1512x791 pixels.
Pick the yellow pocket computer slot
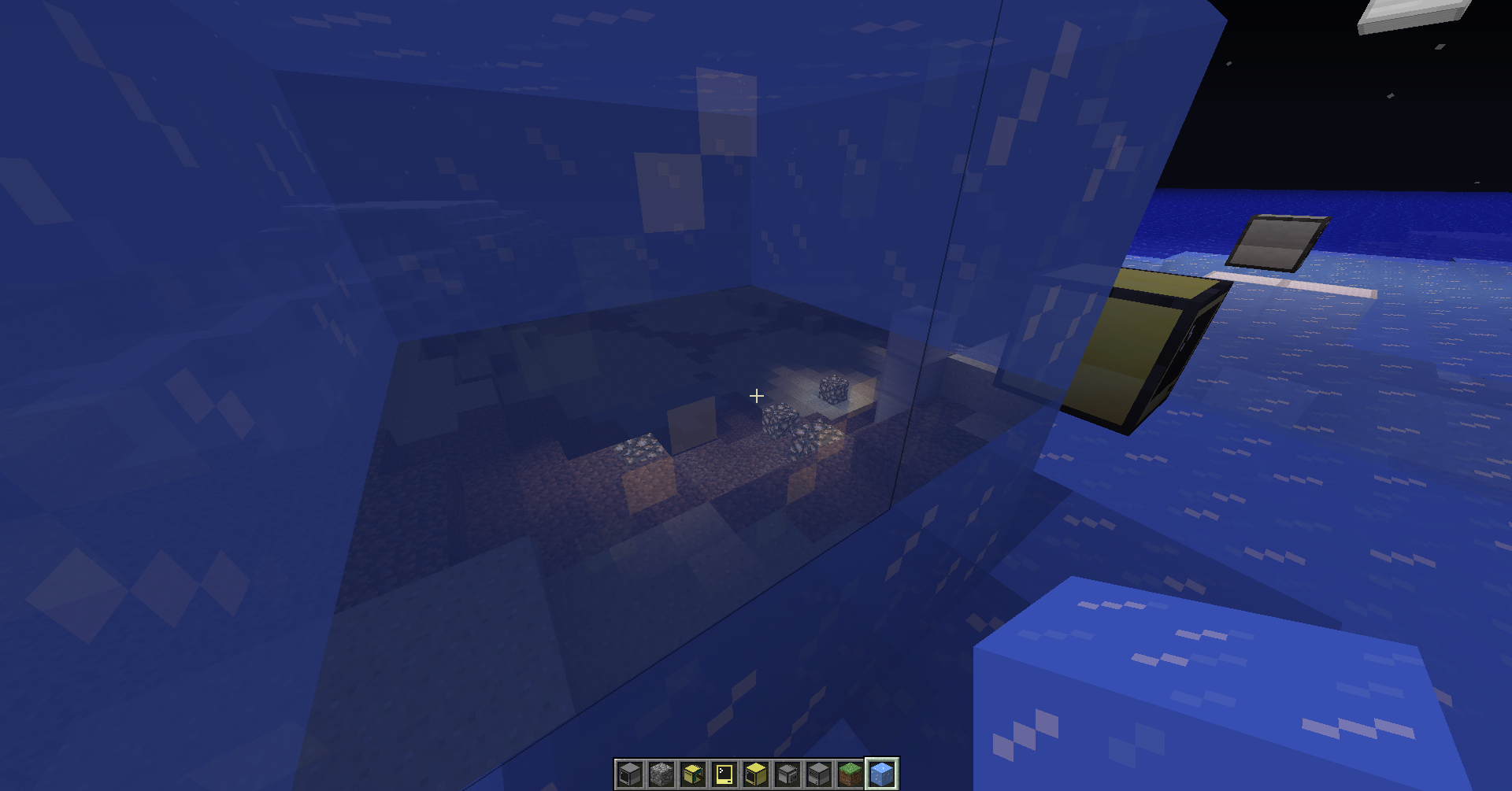724,774
